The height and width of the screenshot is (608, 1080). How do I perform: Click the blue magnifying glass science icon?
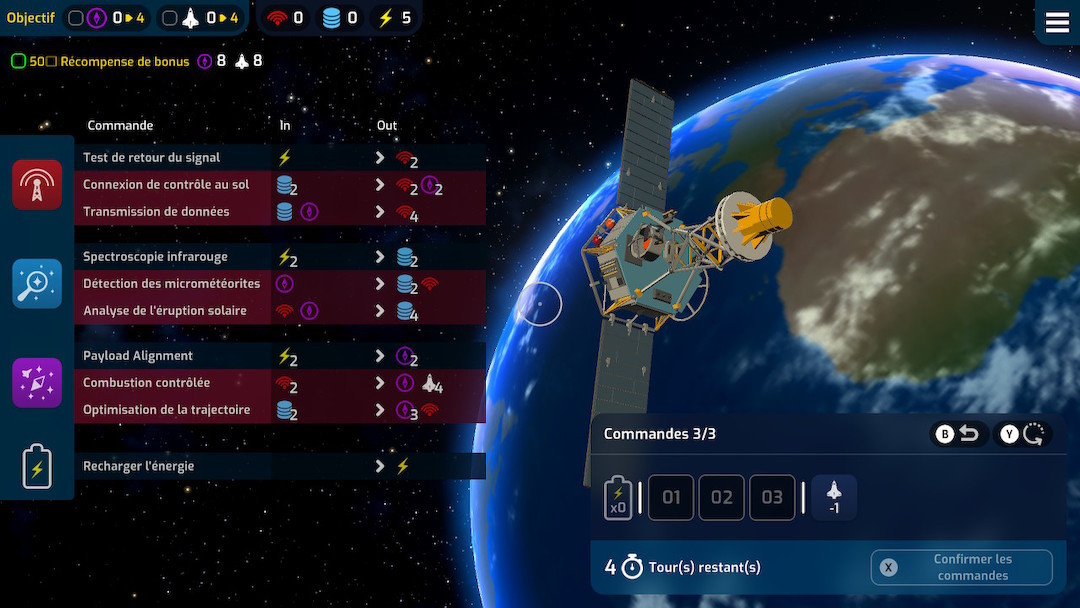[37, 284]
